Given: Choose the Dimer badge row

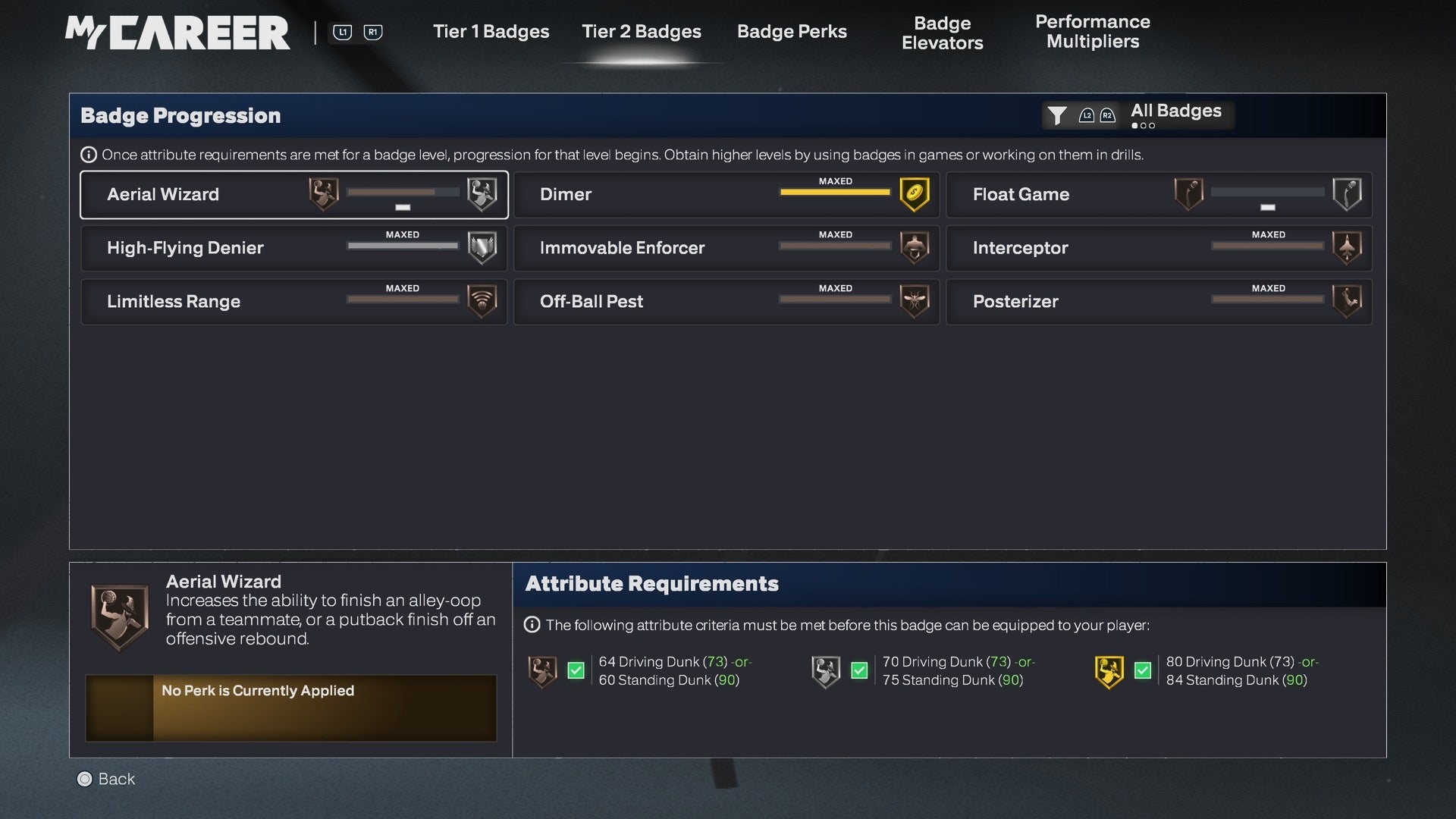Looking at the screenshot, I should tap(726, 195).
